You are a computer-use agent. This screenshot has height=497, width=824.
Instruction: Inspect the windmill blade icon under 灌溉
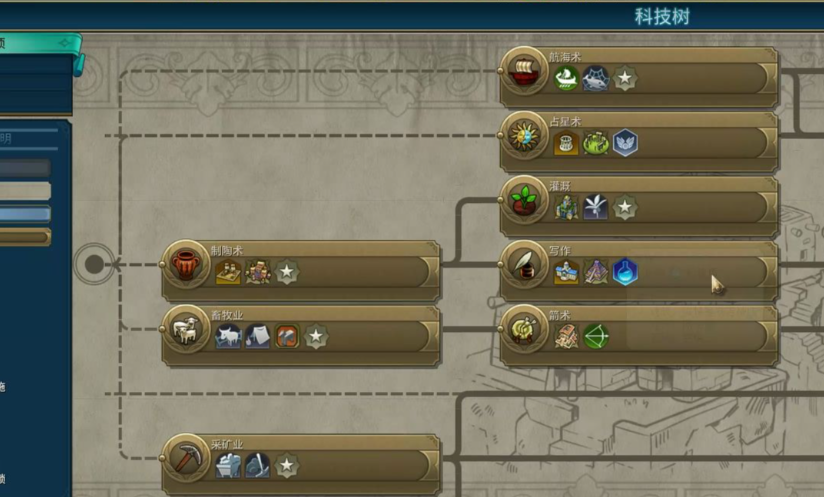(x=596, y=207)
